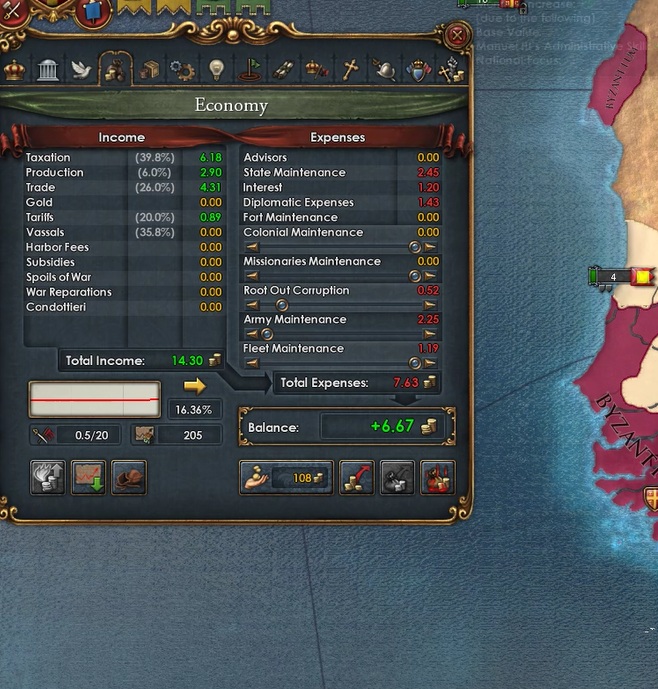Open the Technology tab with gears icon

pyautogui.click(x=182, y=70)
